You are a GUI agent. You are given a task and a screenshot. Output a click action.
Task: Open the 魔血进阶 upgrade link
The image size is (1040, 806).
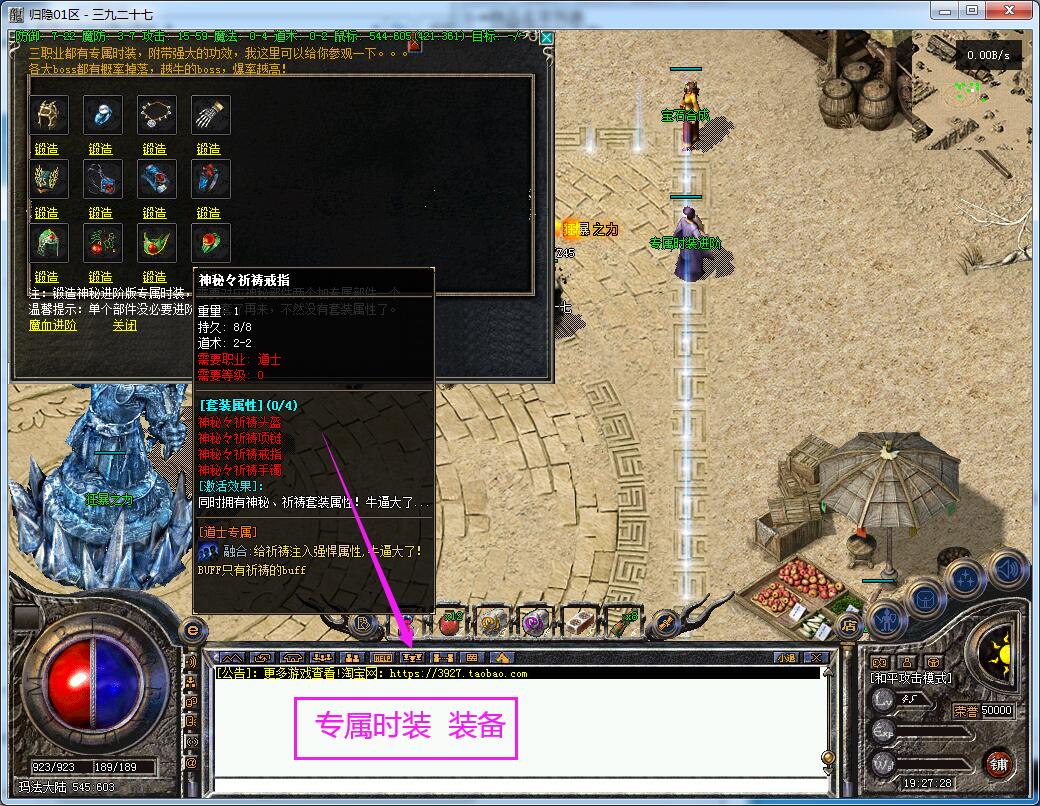pyautogui.click(x=52, y=325)
